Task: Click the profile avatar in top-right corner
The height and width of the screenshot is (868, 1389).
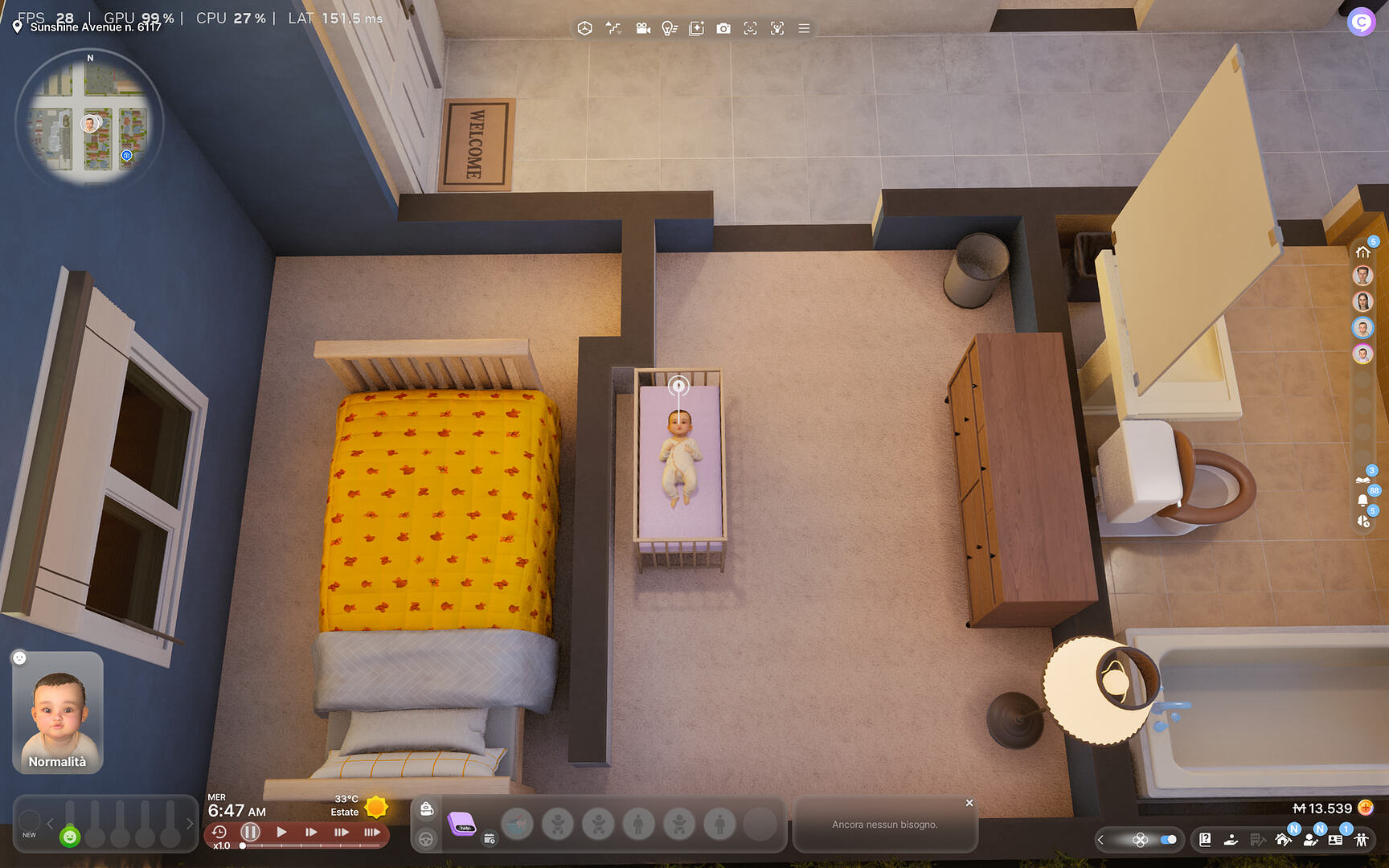Action: (x=1361, y=23)
